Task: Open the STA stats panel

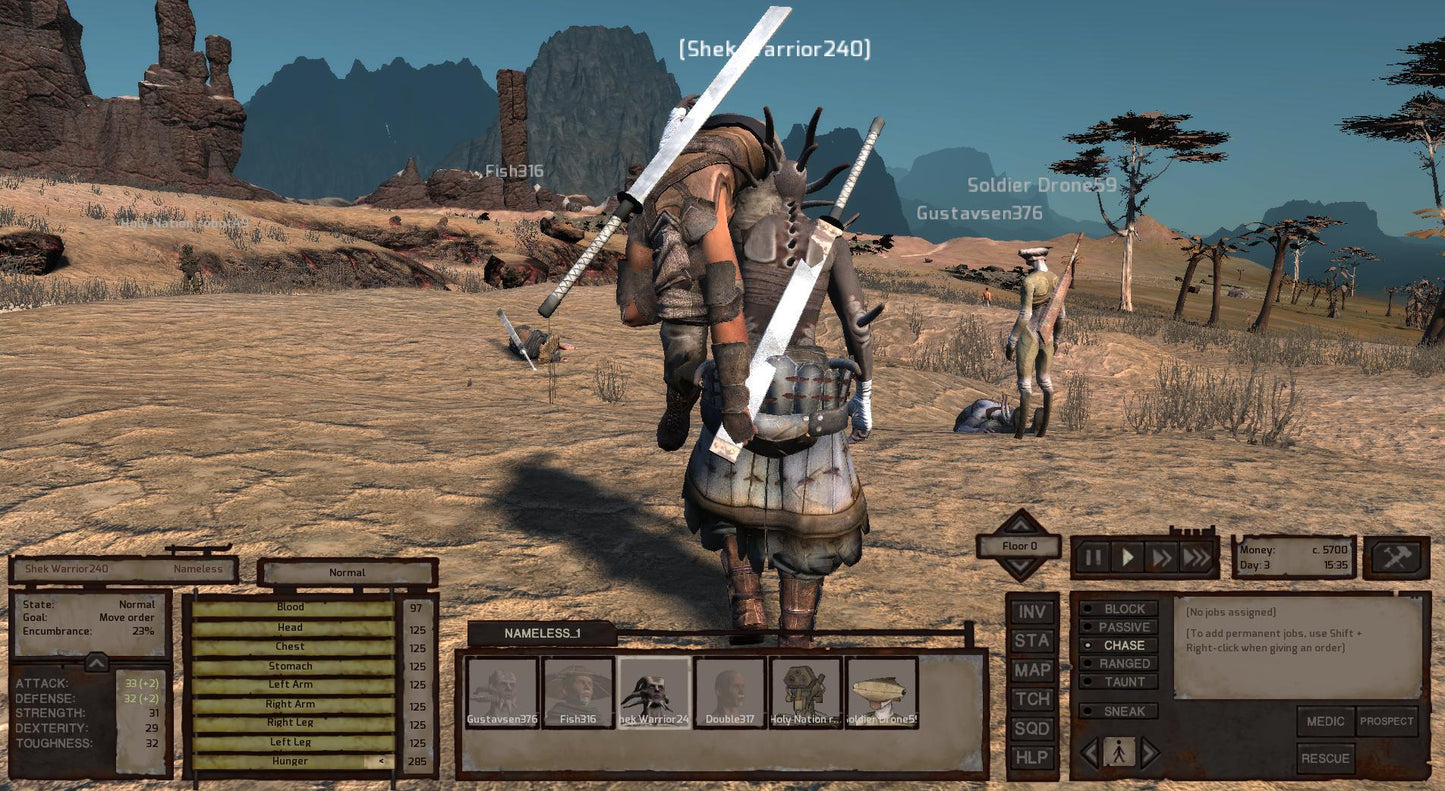Action: [1032, 640]
